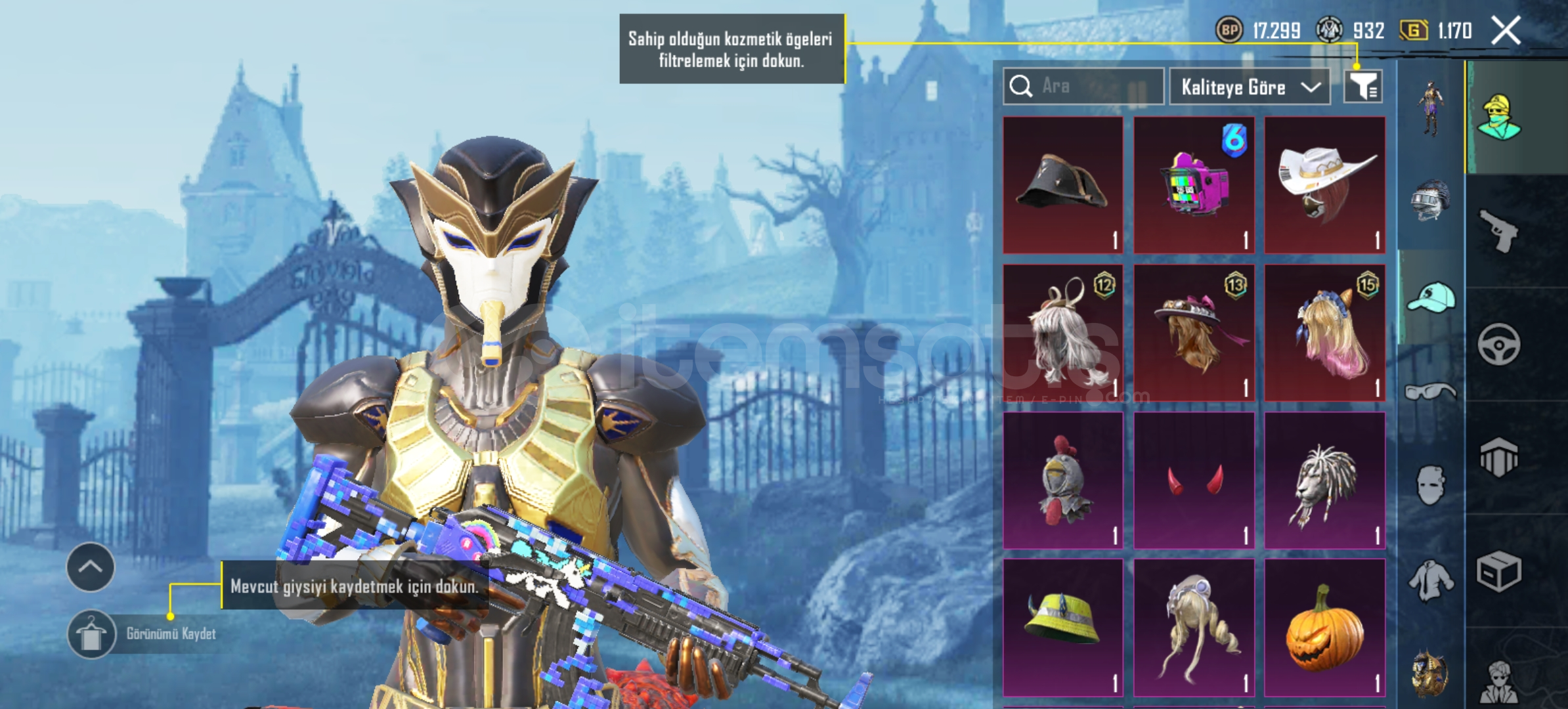This screenshot has width=1568, height=709.
Task: Open the steering wheel vehicles tab
Action: click(1498, 344)
